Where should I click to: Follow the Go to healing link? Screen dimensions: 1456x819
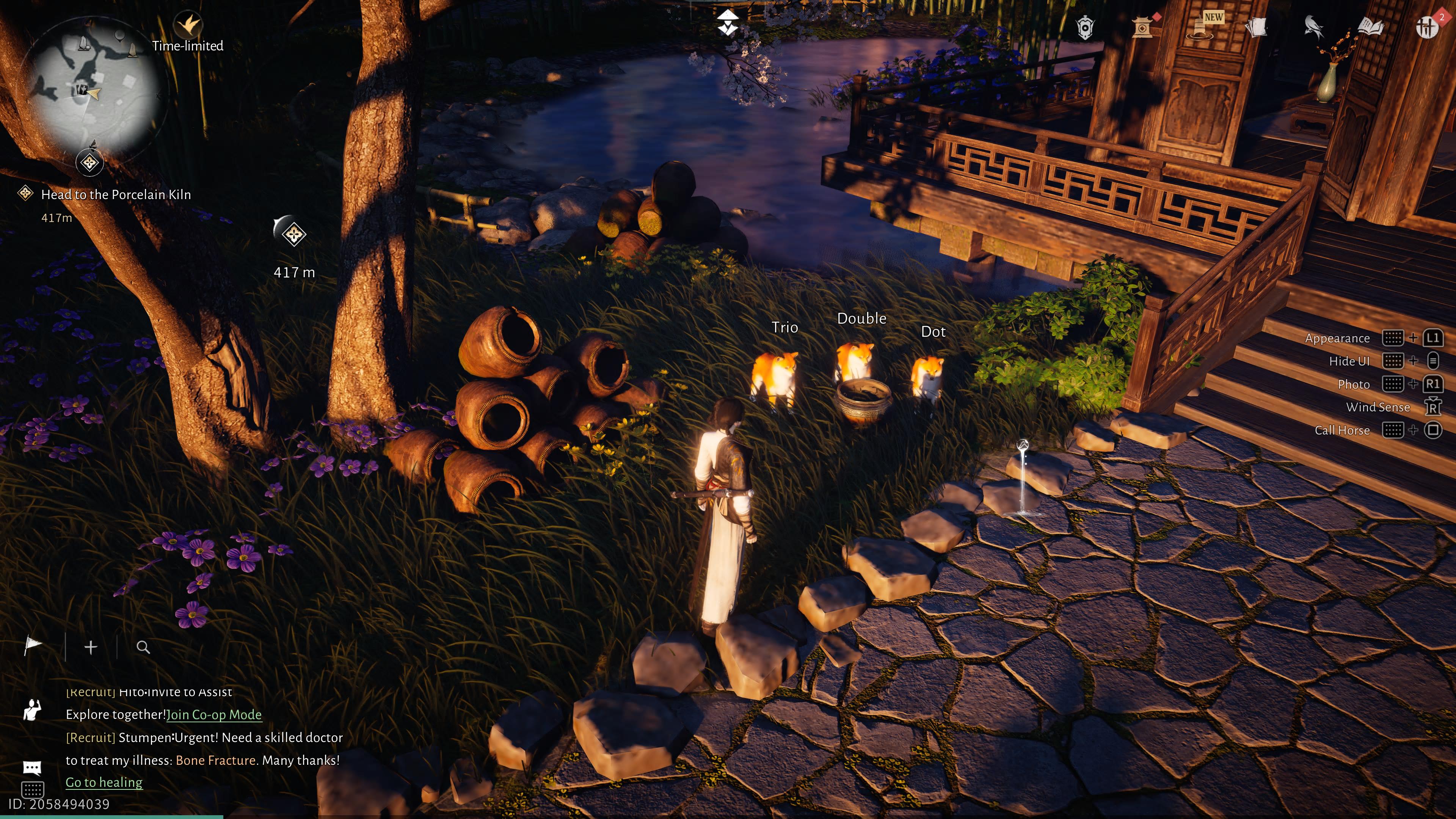pyautogui.click(x=104, y=782)
